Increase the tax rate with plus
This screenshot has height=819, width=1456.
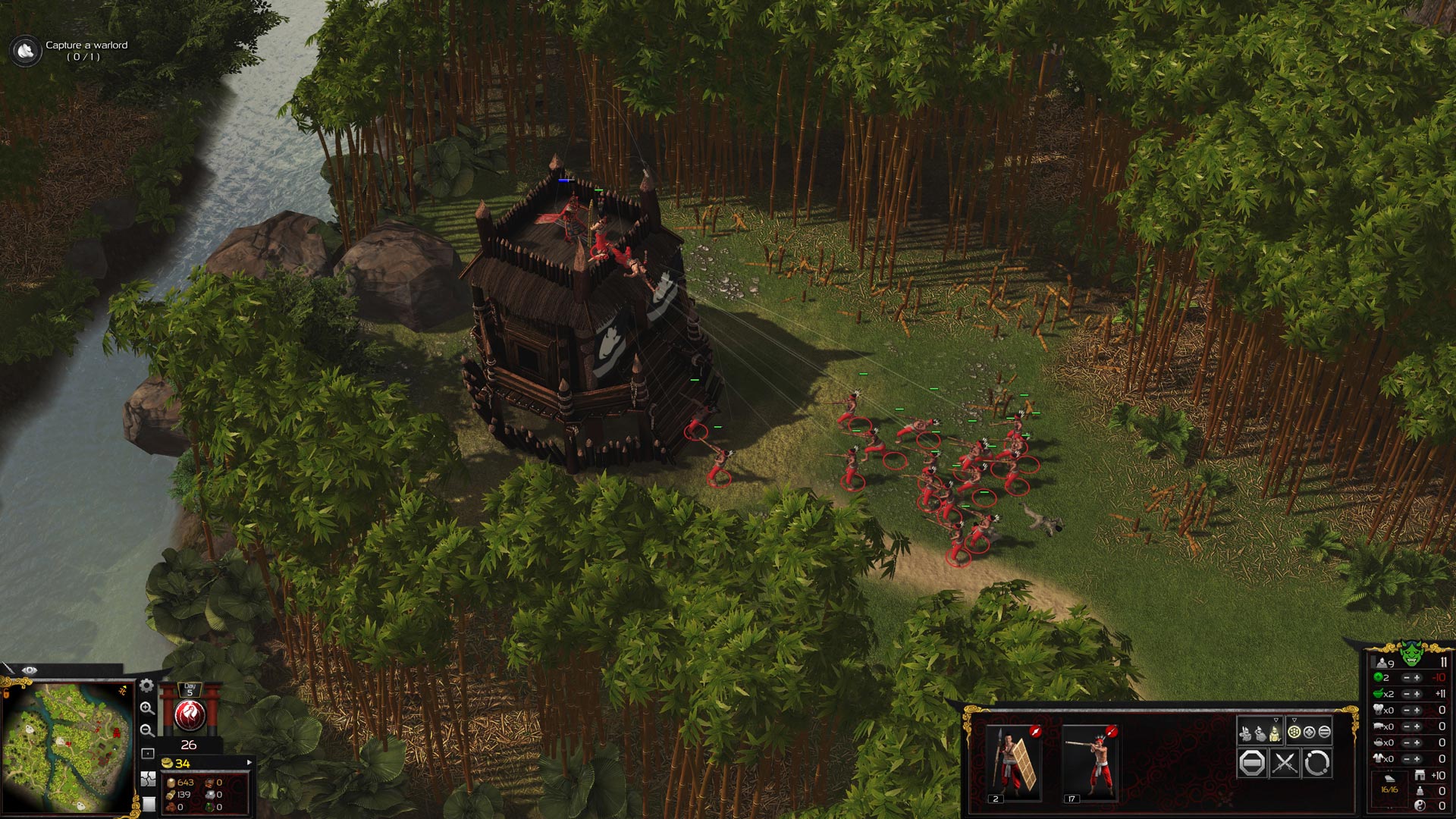(x=1417, y=678)
